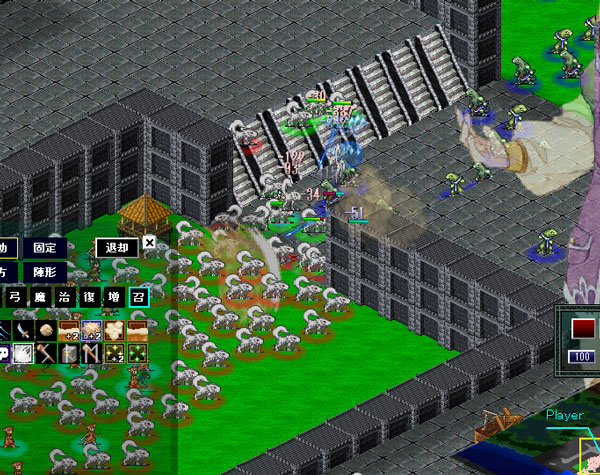Select the 復 unit filter
This screenshot has width=600, height=475.
tap(88, 297)
